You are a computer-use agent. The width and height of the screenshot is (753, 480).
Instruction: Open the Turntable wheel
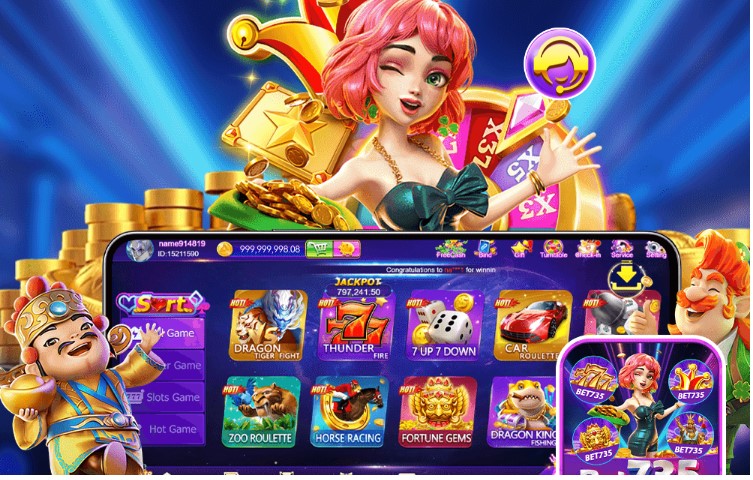(x=553, y=247)
